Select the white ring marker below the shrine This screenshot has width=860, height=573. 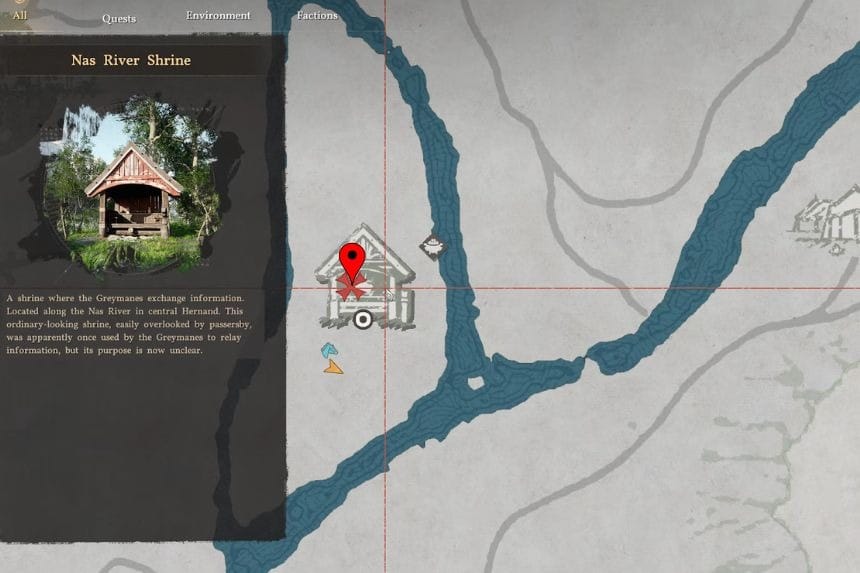coord(363,320)
